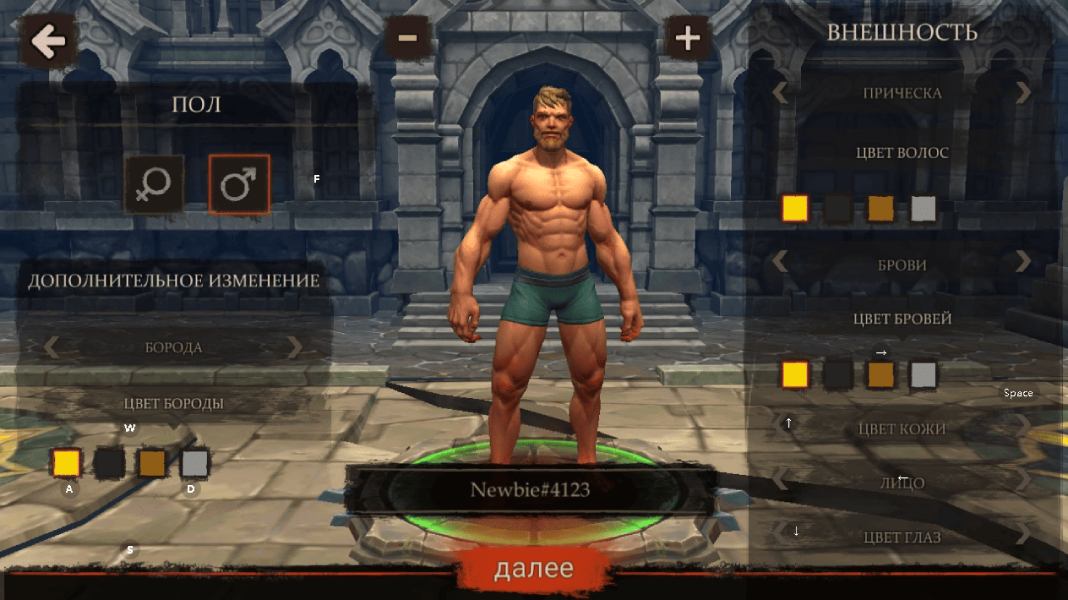Choose next hairstyle with right arrow
The width and height of the screenshot is (1068, 600).
pyautogui.click(x=1023, y=93)
